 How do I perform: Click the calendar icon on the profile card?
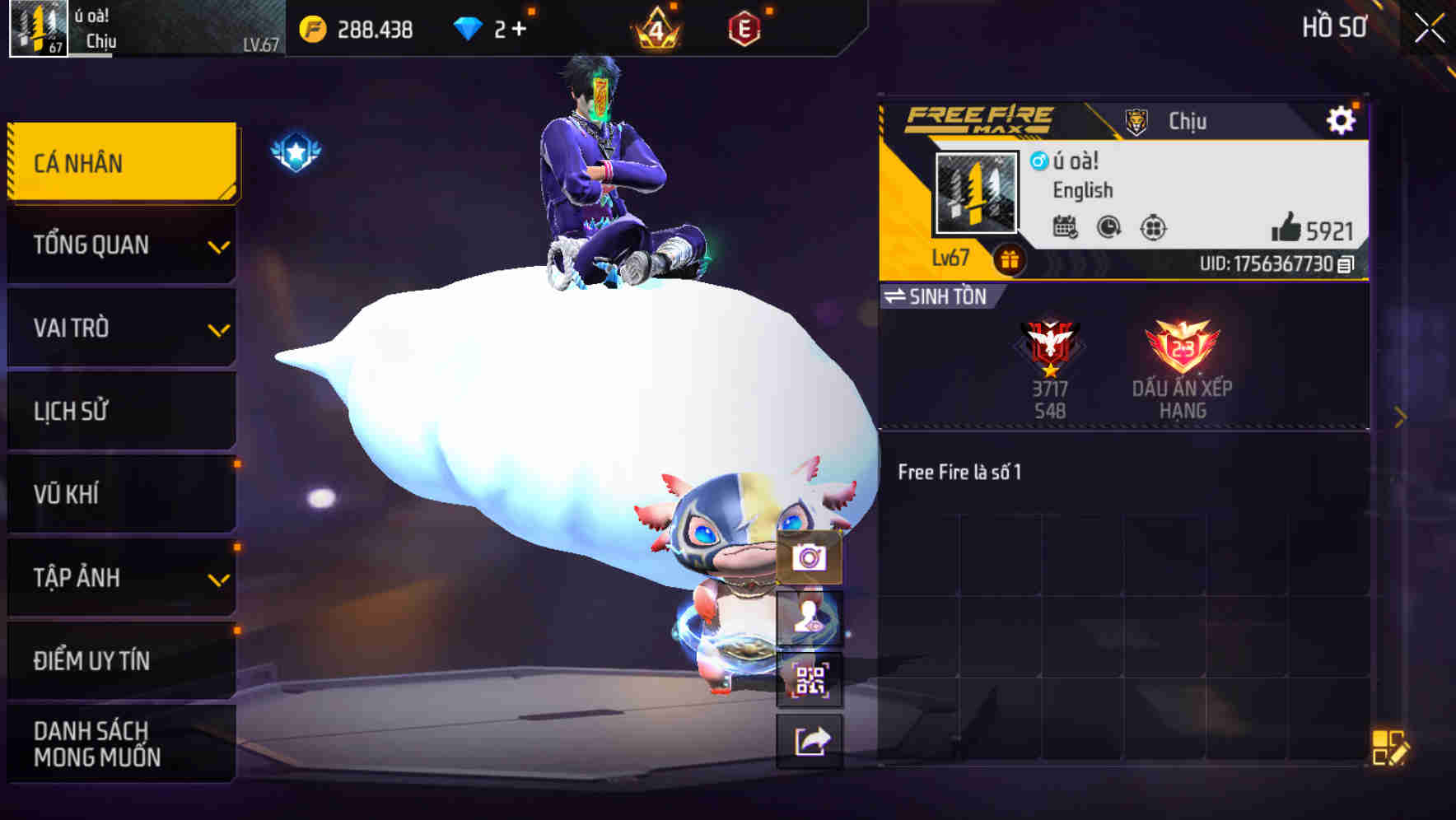(x=1066, y=229)
